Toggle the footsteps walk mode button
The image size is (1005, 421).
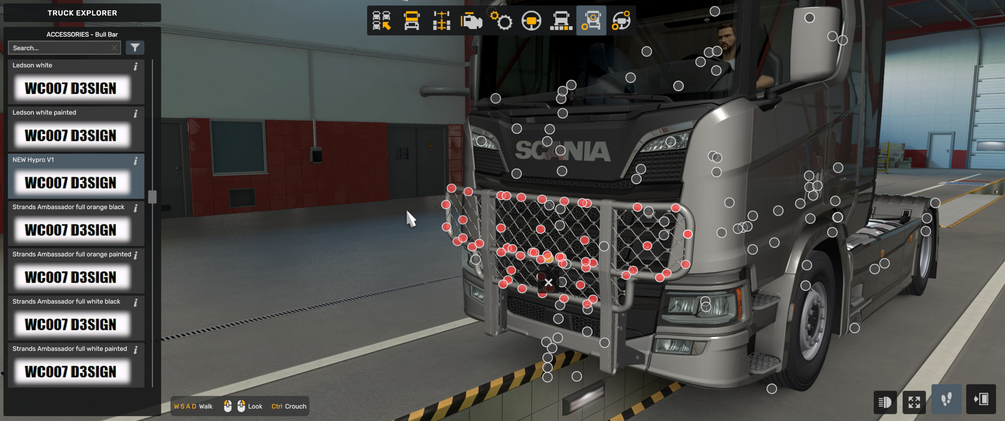947,400
